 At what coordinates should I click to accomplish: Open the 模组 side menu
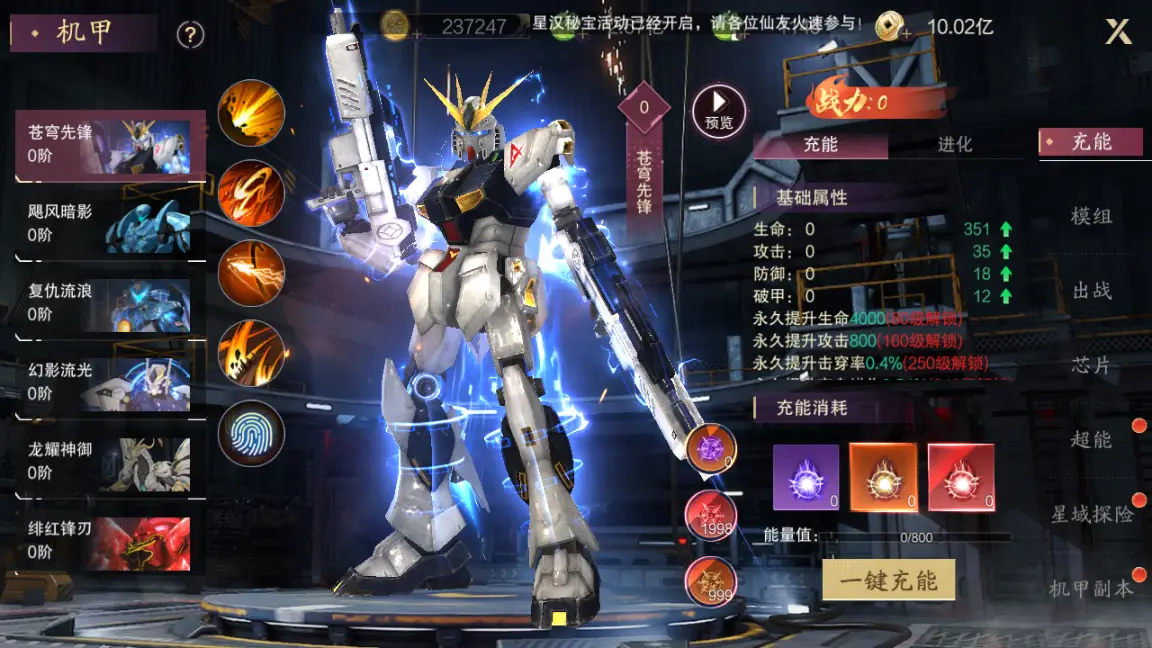pos(1091,216)
